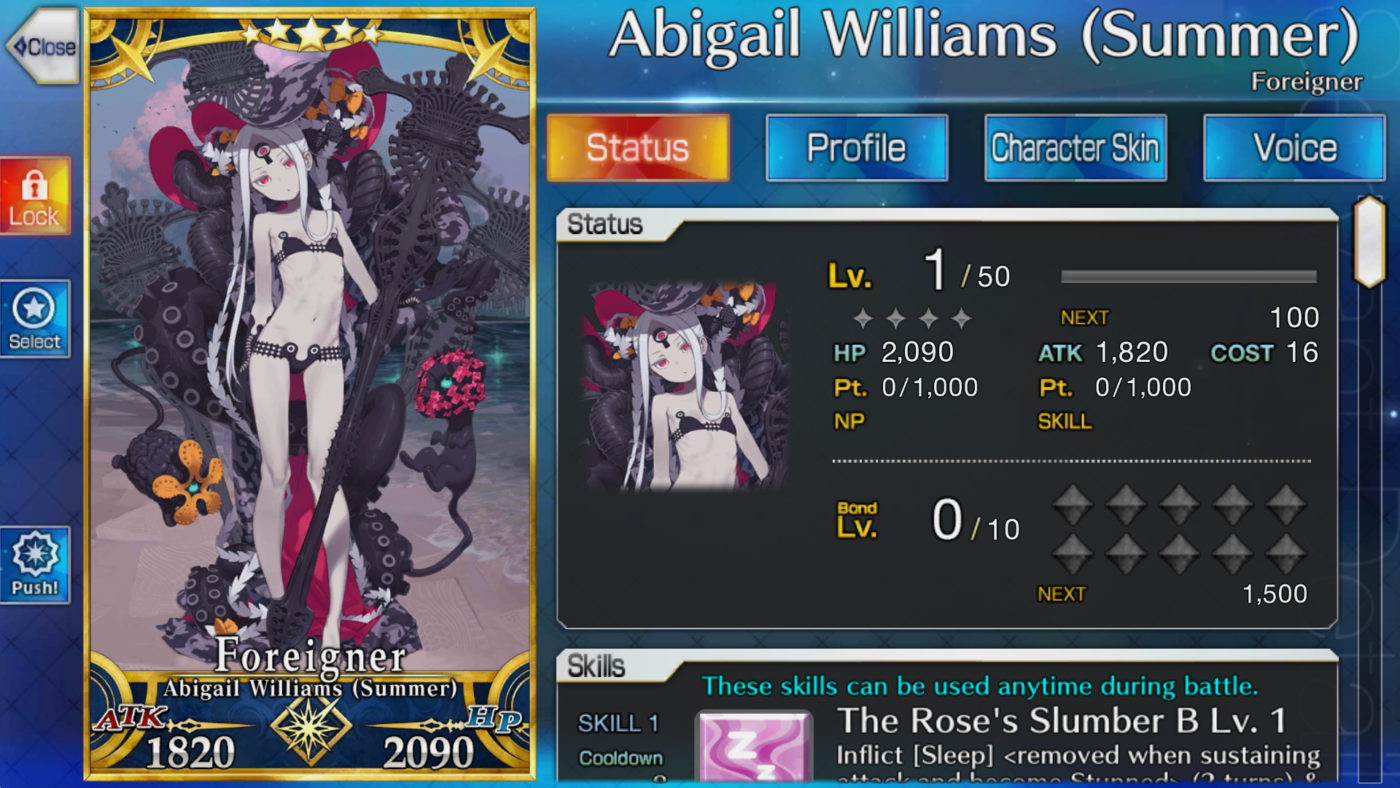Select the Status tab header
1400x788 pixels.
[x=637, y=147]
